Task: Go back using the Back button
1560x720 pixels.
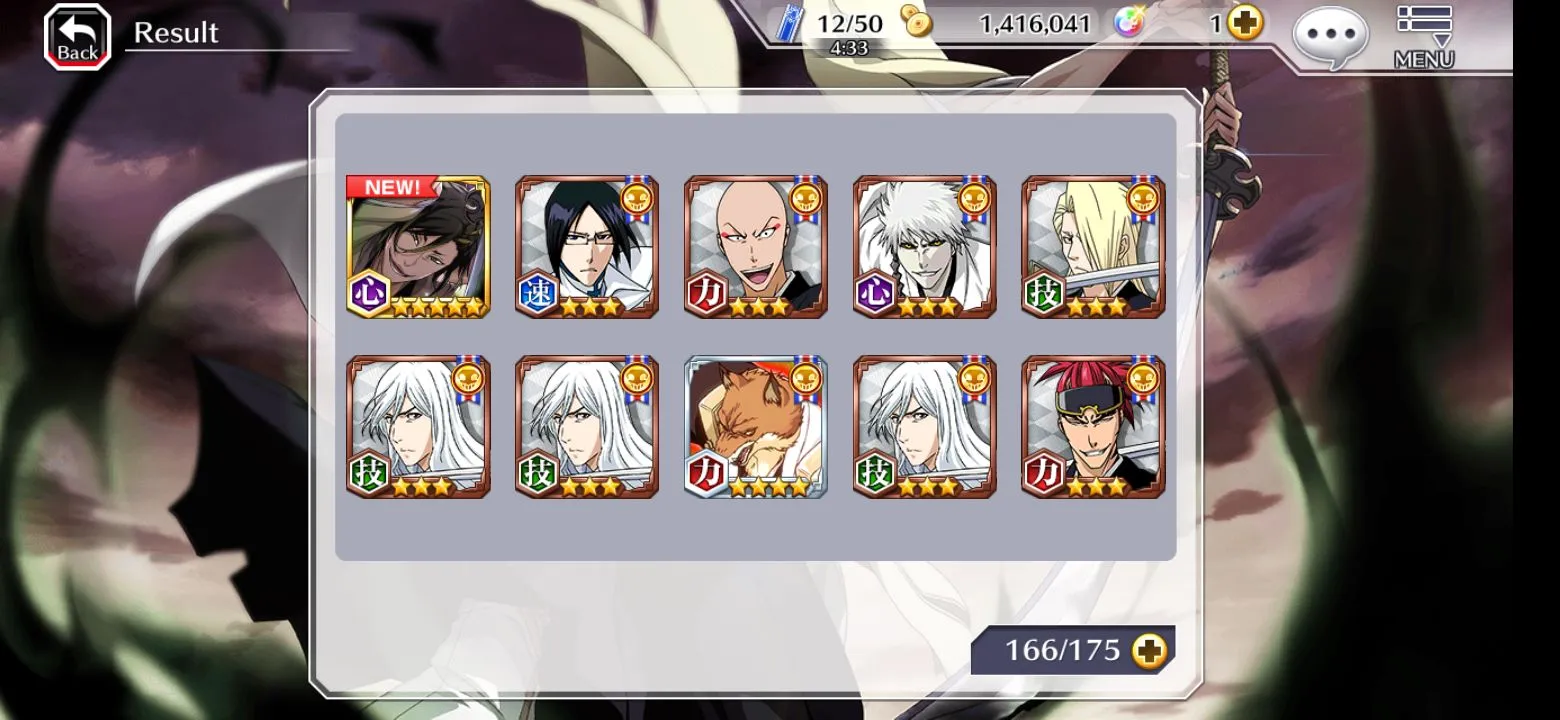Action: (x=77, y=37)
